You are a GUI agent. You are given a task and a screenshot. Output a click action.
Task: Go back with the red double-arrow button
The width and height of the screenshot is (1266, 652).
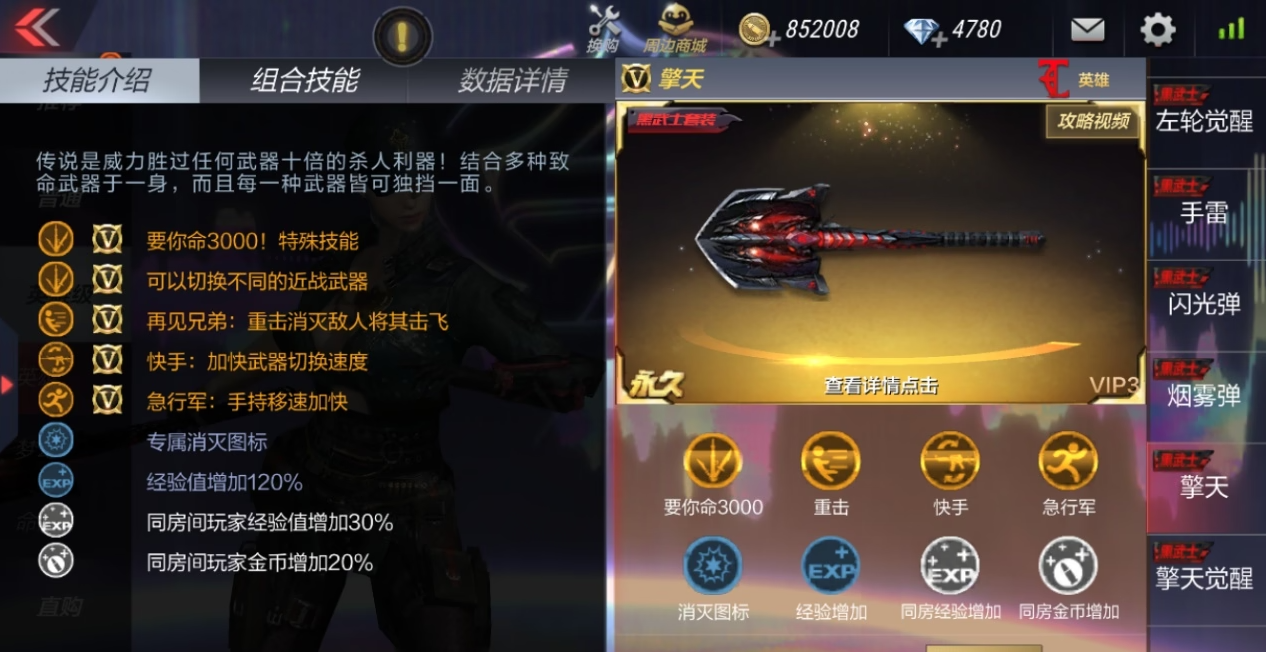tap(36, 27)
